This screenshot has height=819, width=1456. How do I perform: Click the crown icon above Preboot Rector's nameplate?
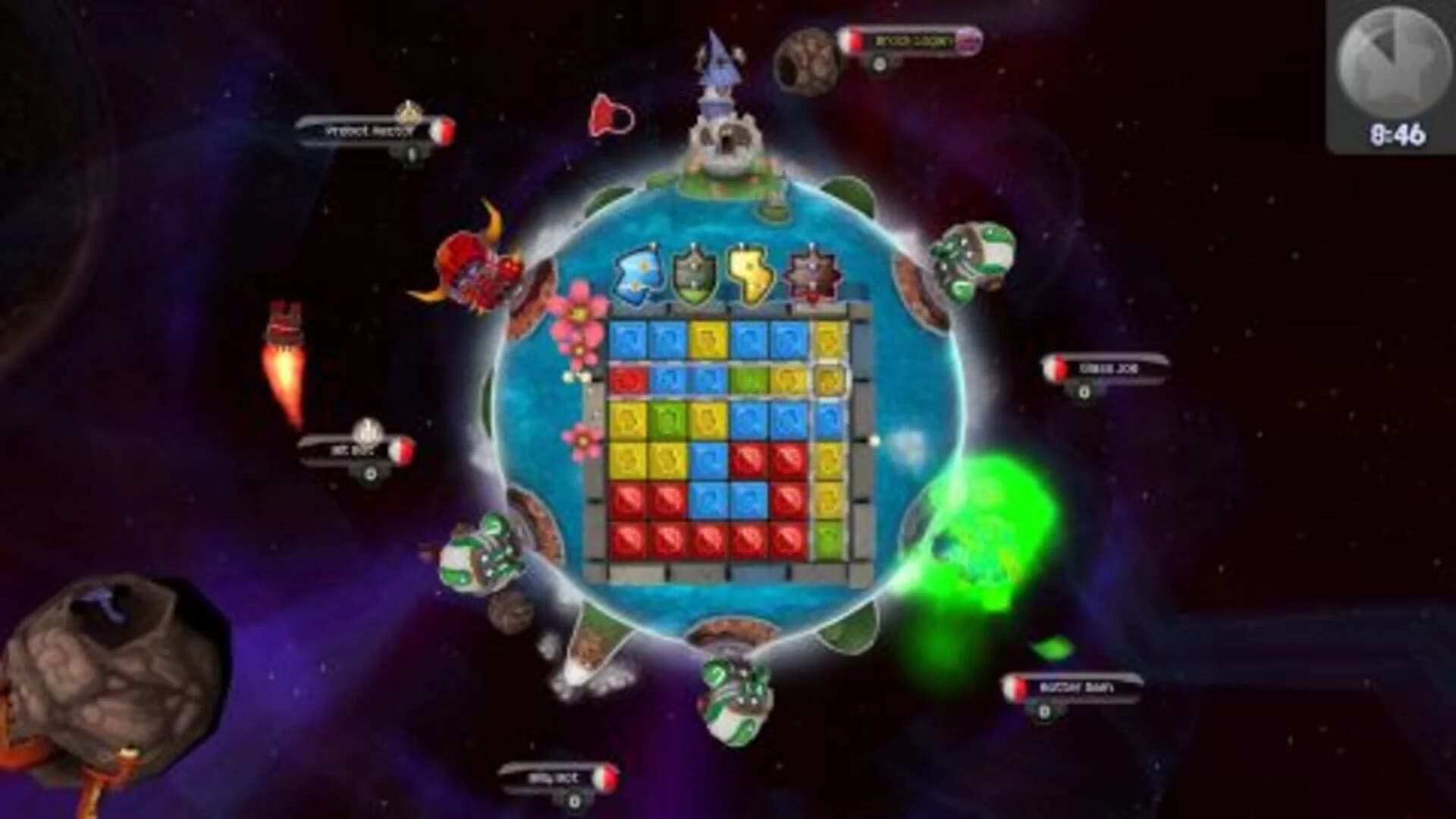pyautogui.click(x=409, y=114)
